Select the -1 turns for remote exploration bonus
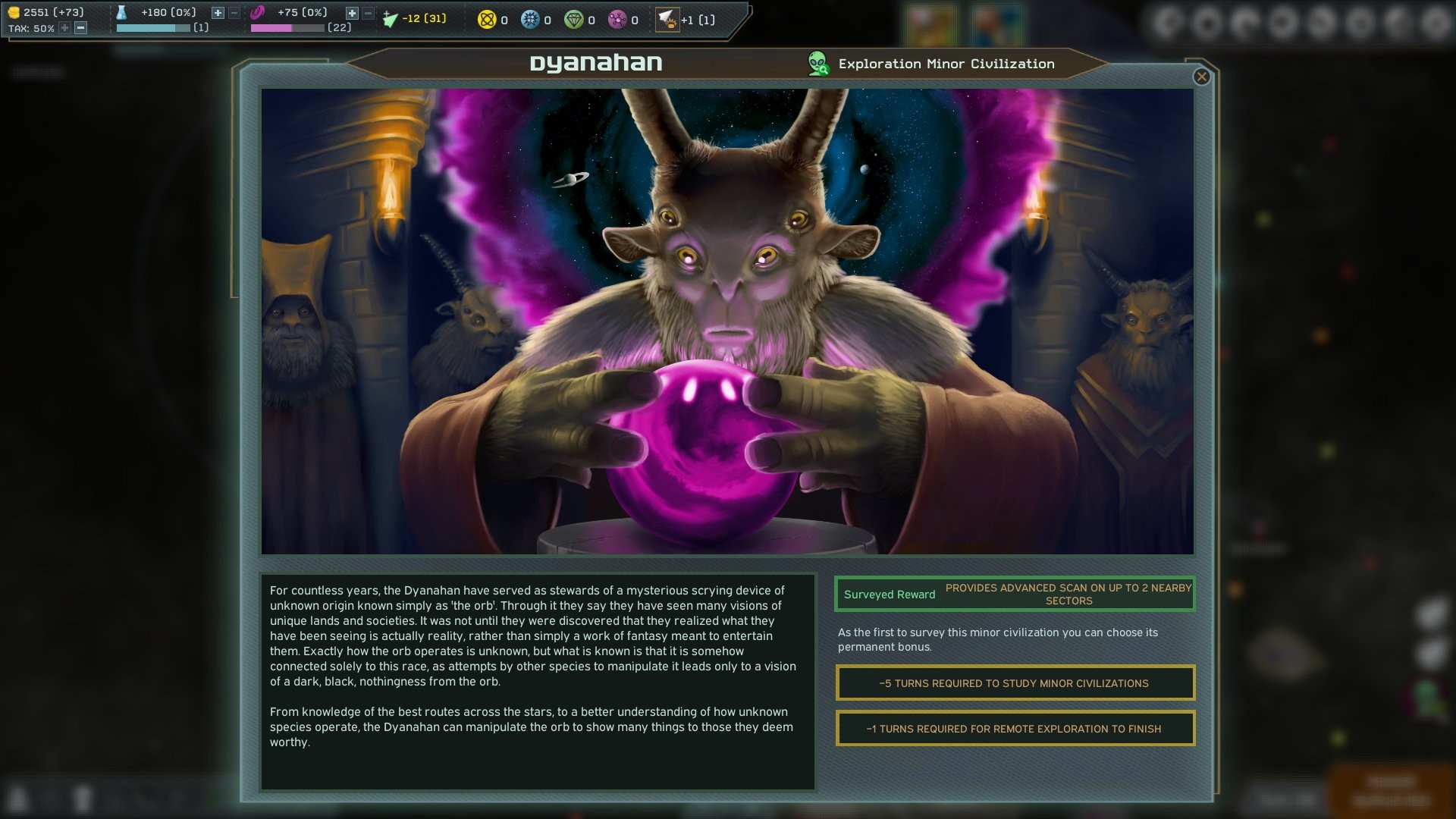1456x819 pixels. (x=1014, y=728)
